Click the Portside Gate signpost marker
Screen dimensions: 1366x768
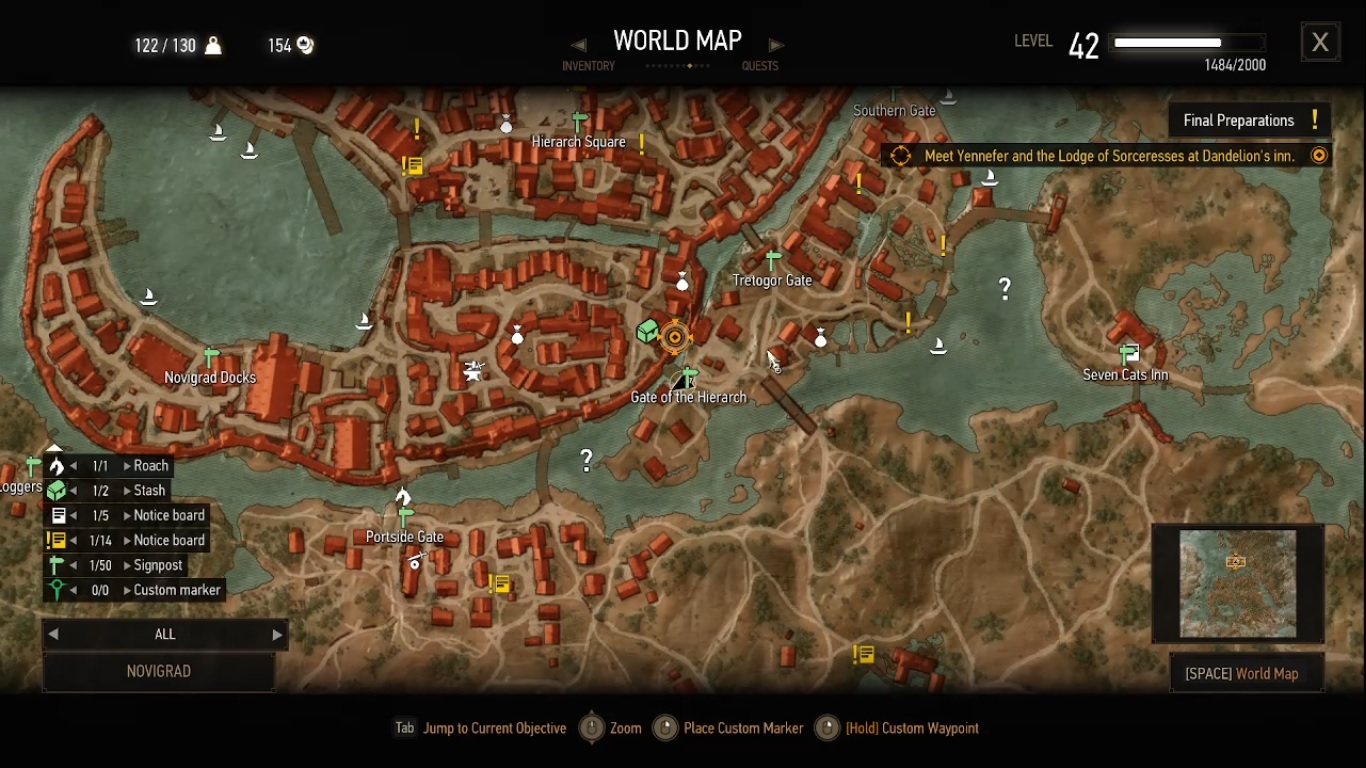(405, 517)
